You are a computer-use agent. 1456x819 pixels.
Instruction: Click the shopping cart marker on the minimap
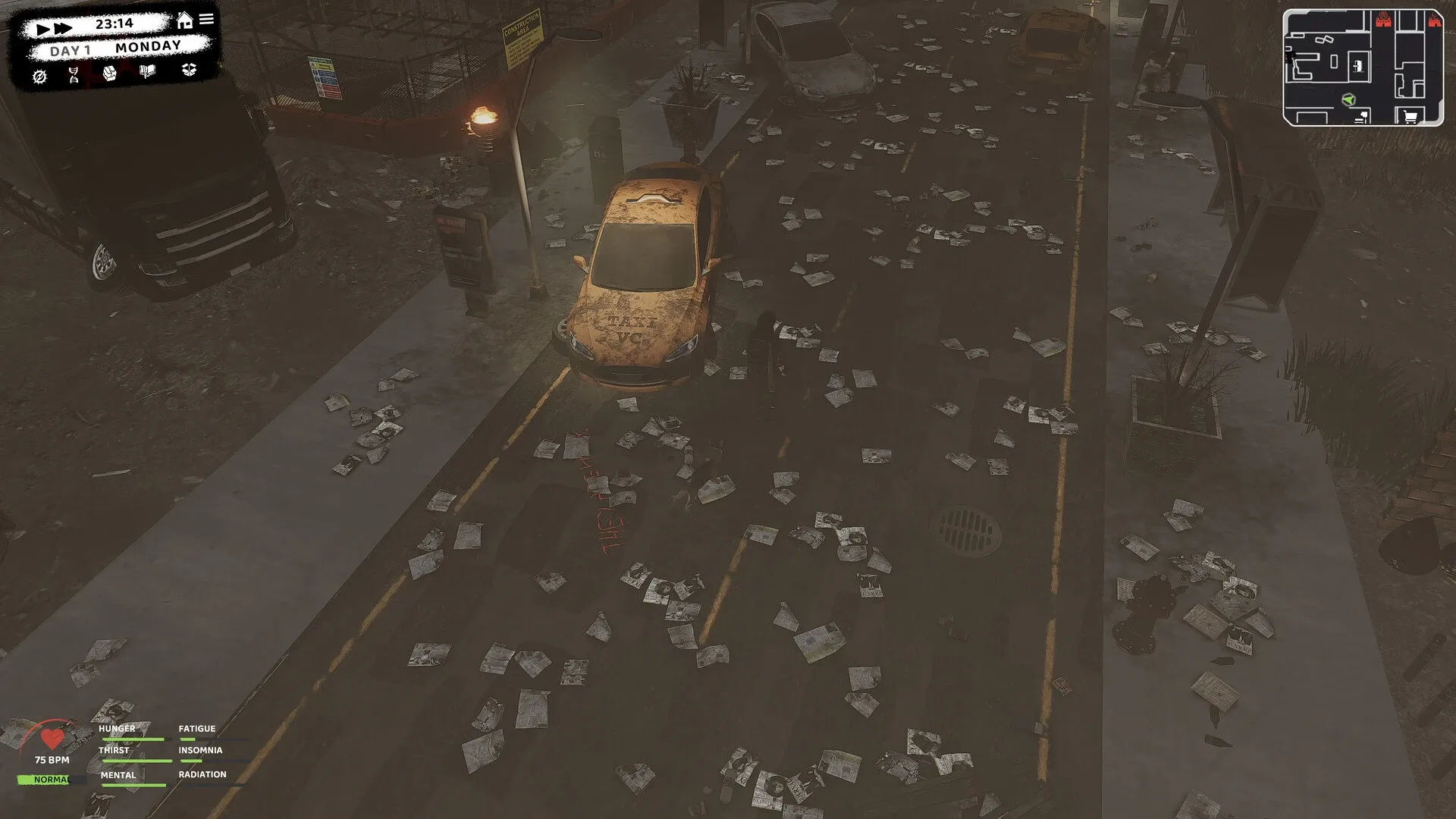click(x=1410, y=116)
